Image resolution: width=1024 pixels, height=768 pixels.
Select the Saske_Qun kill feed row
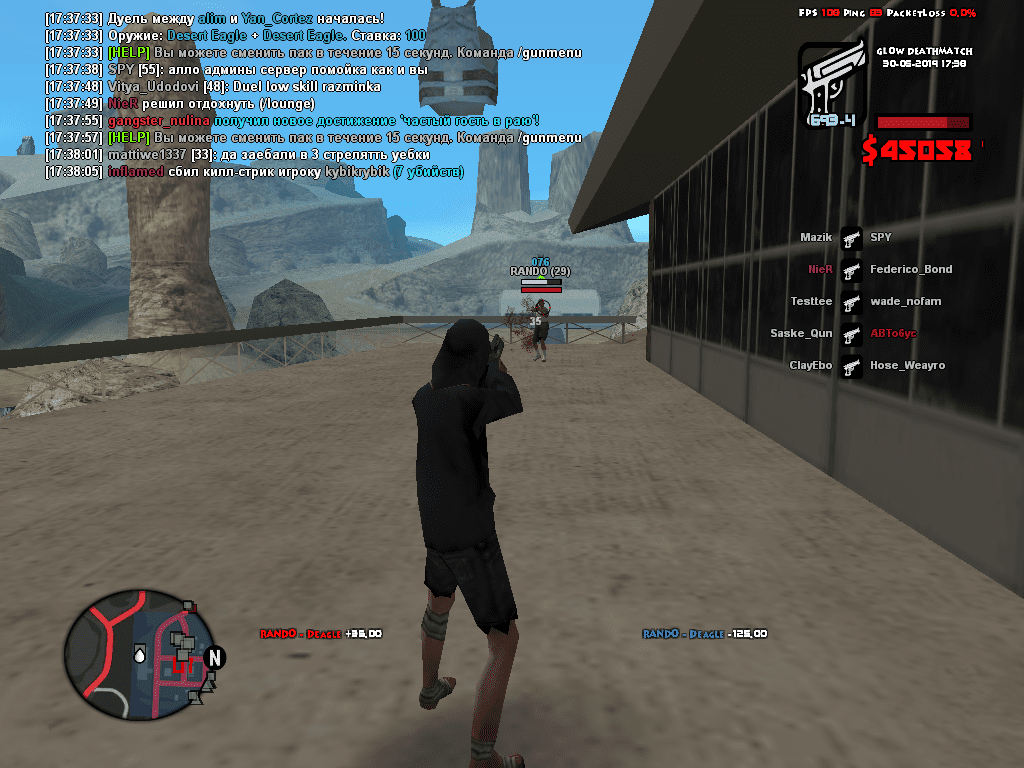[x=851, y=334]
